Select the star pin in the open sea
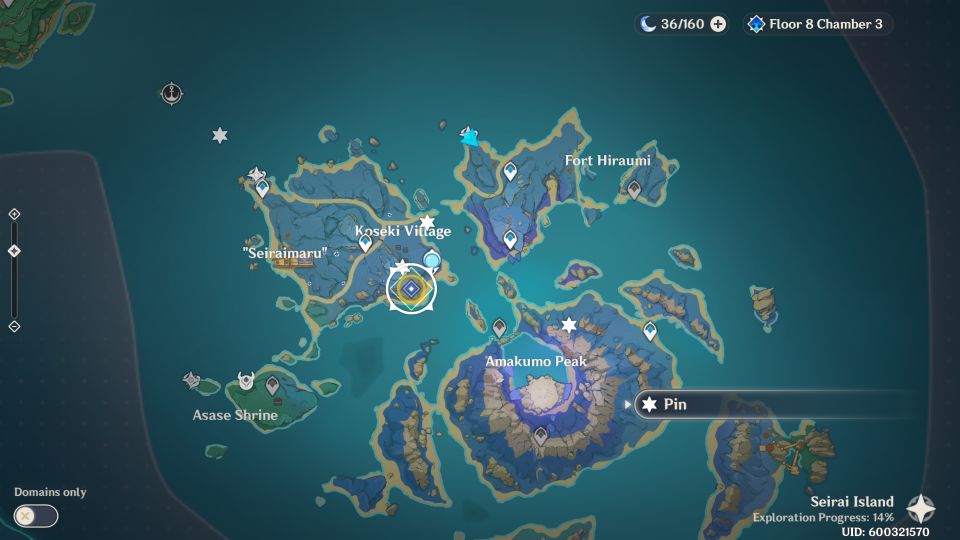The height and width of the screenshot is (540, 960). click(220, 135)
